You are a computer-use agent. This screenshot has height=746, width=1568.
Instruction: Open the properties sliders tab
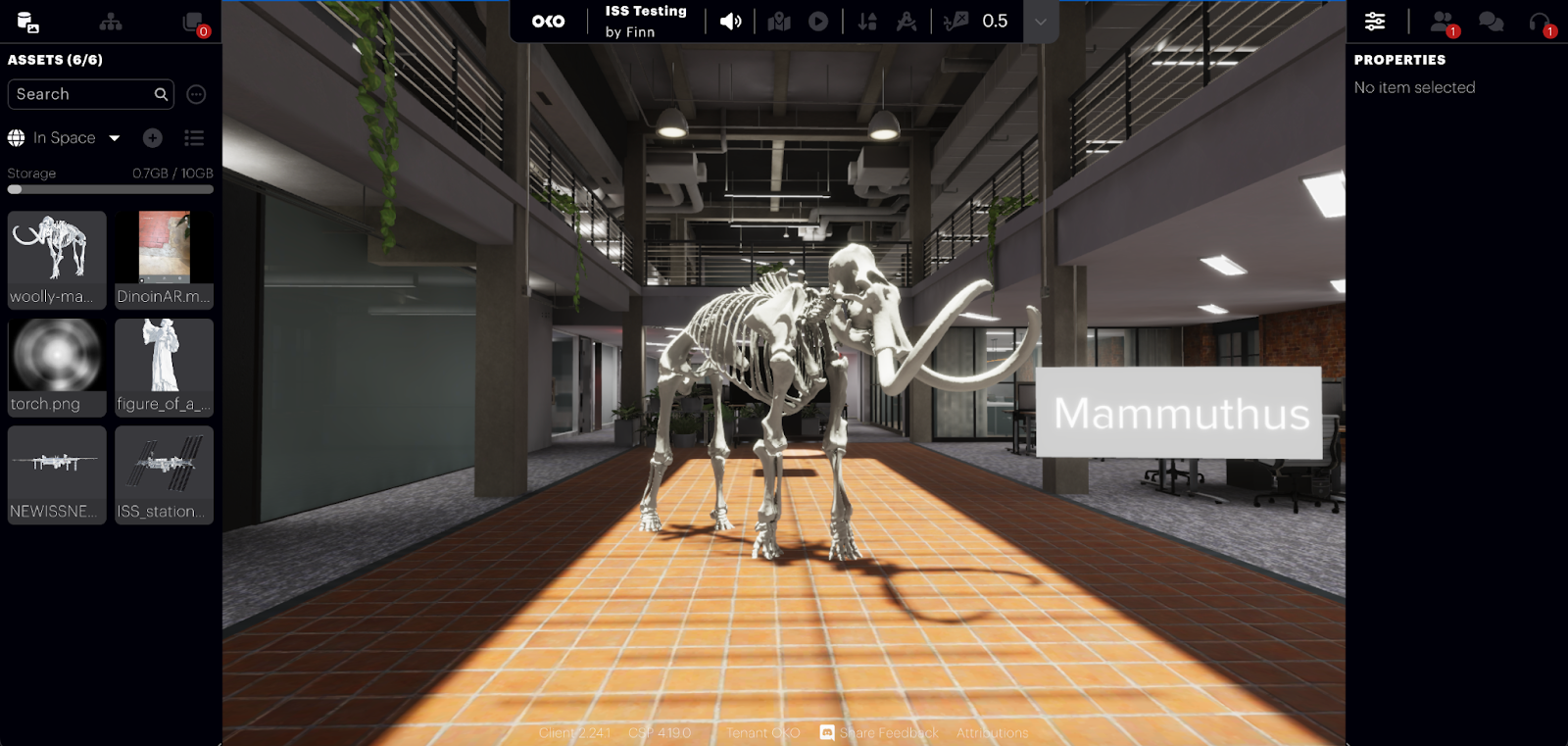(1375, 22)
